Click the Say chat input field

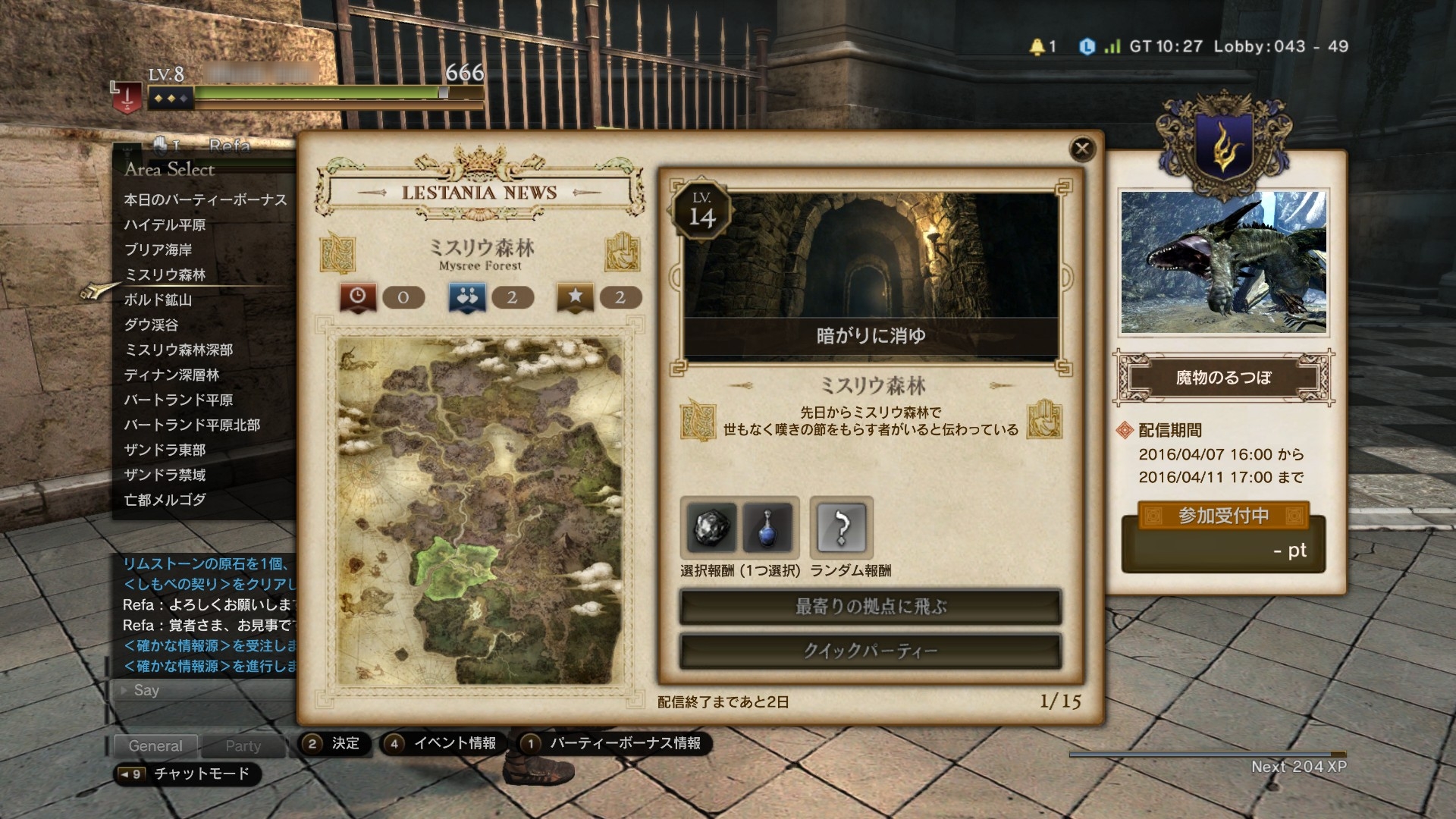pos(205,691)
